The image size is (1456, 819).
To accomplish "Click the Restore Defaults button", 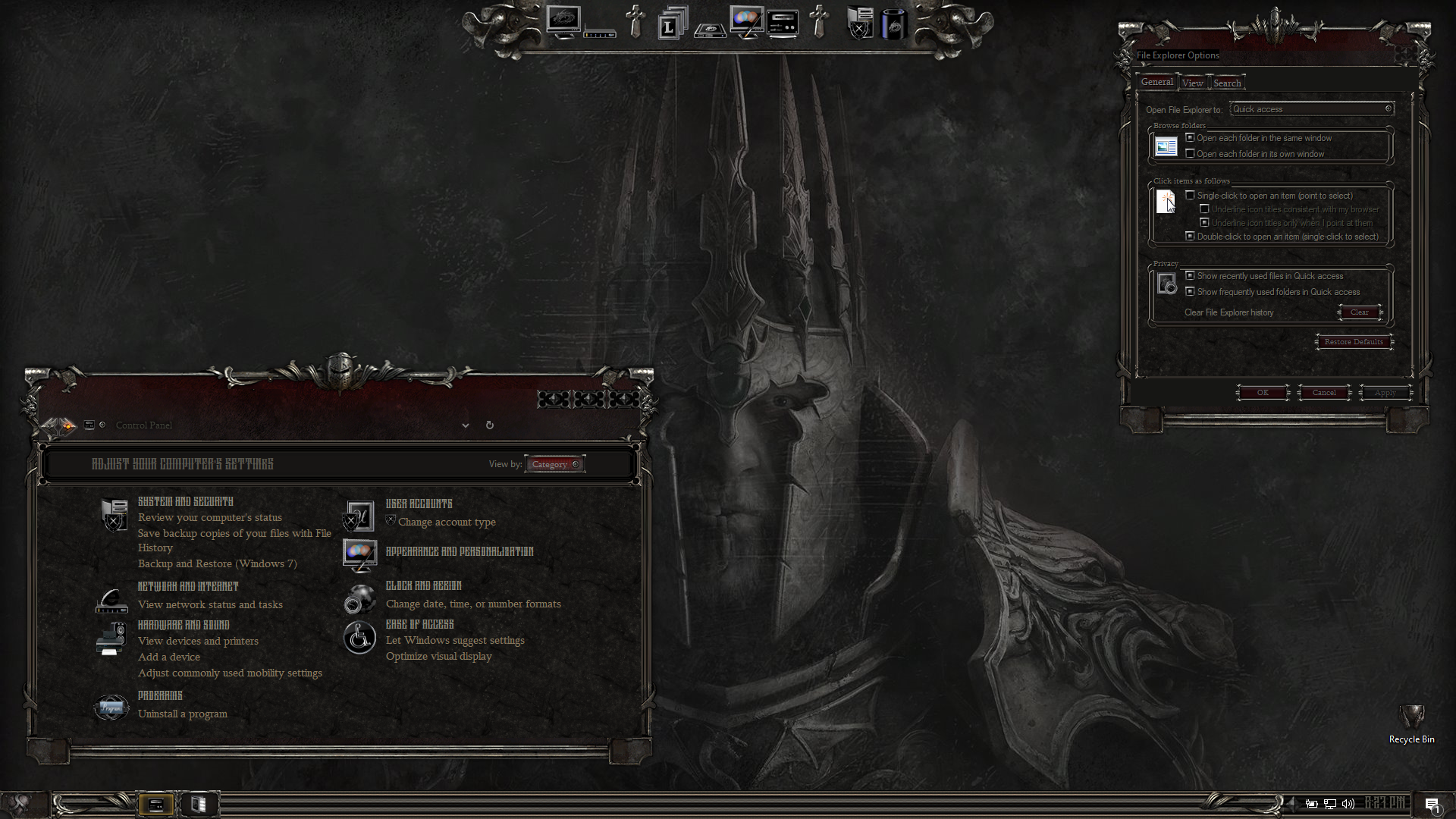I will (x=1354, y=342).
